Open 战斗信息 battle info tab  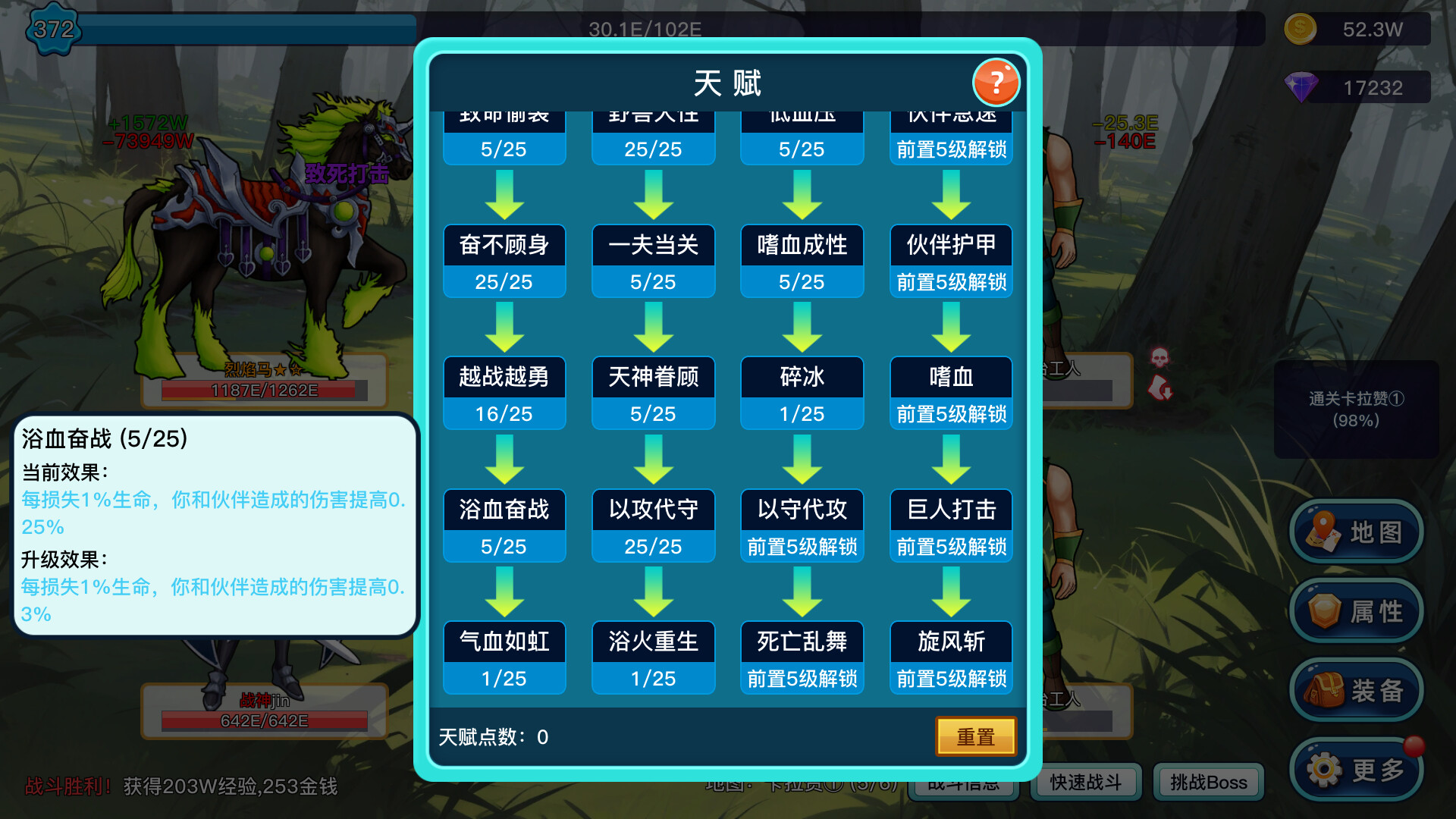[x=965, y=783]
